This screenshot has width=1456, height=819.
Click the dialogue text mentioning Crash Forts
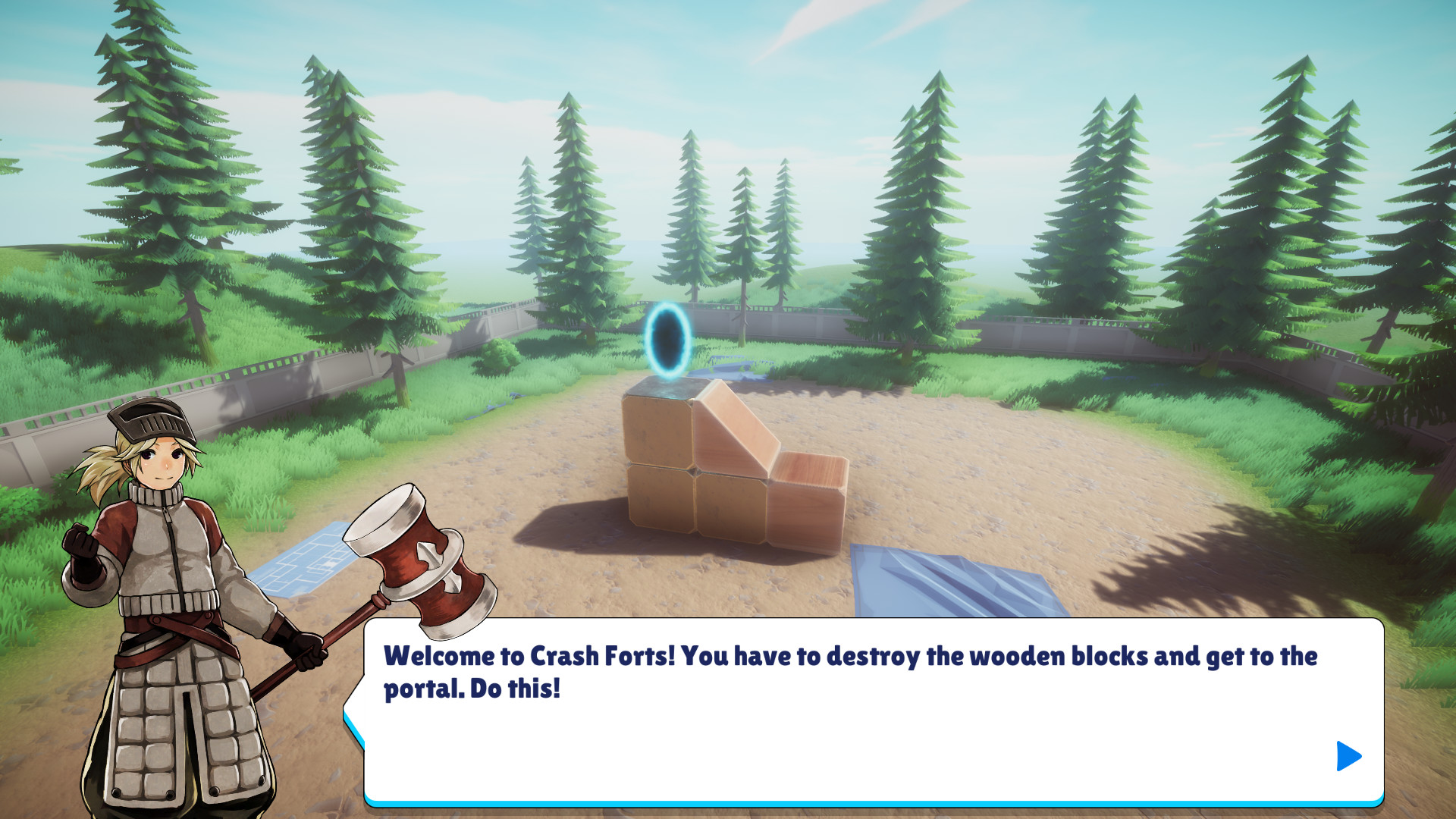coord(599,656)
